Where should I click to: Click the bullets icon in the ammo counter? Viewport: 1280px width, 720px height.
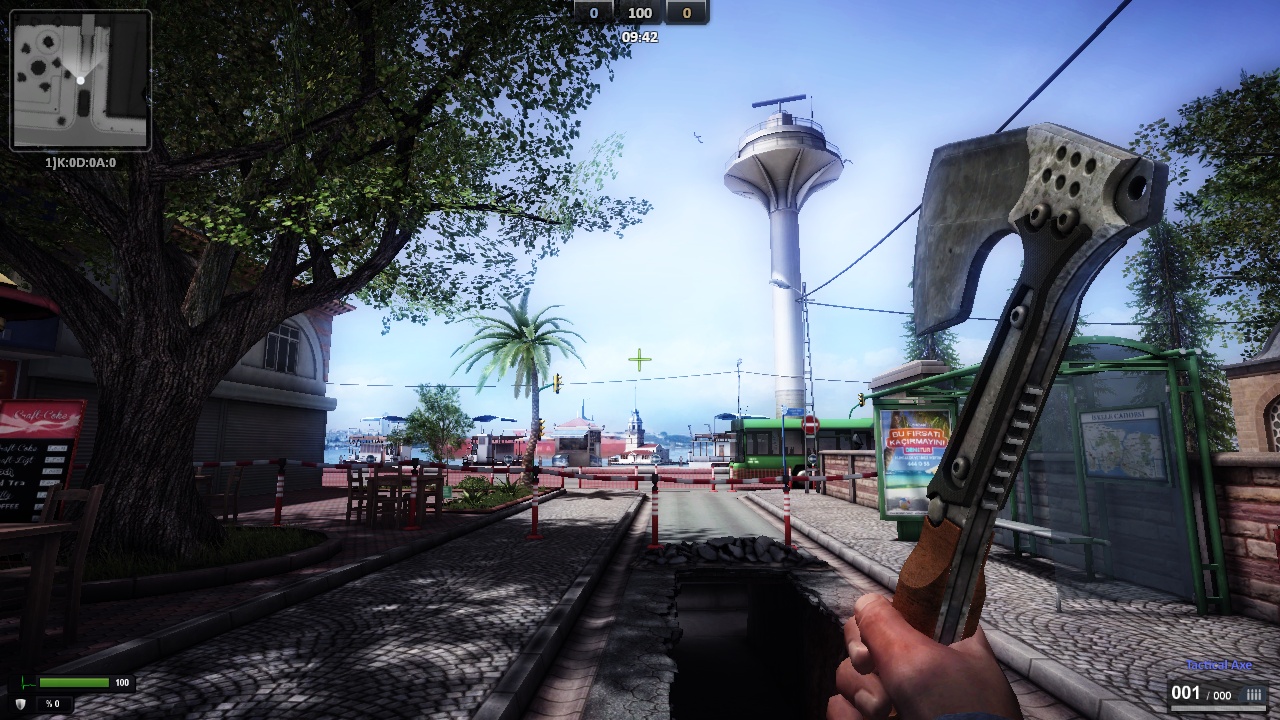point(1253,694)
